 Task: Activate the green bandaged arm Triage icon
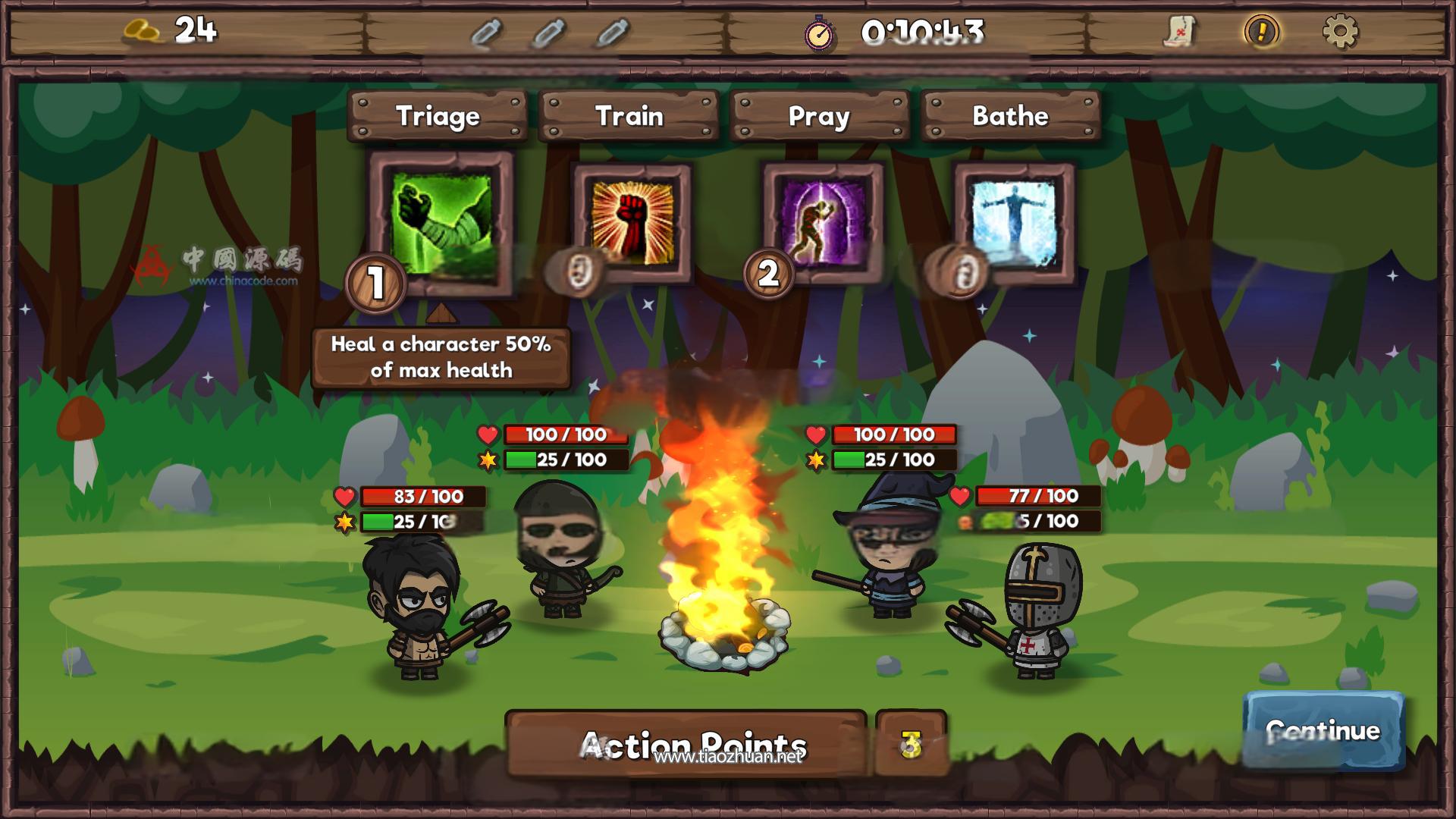pyautogui.click(x=441, y=223)
